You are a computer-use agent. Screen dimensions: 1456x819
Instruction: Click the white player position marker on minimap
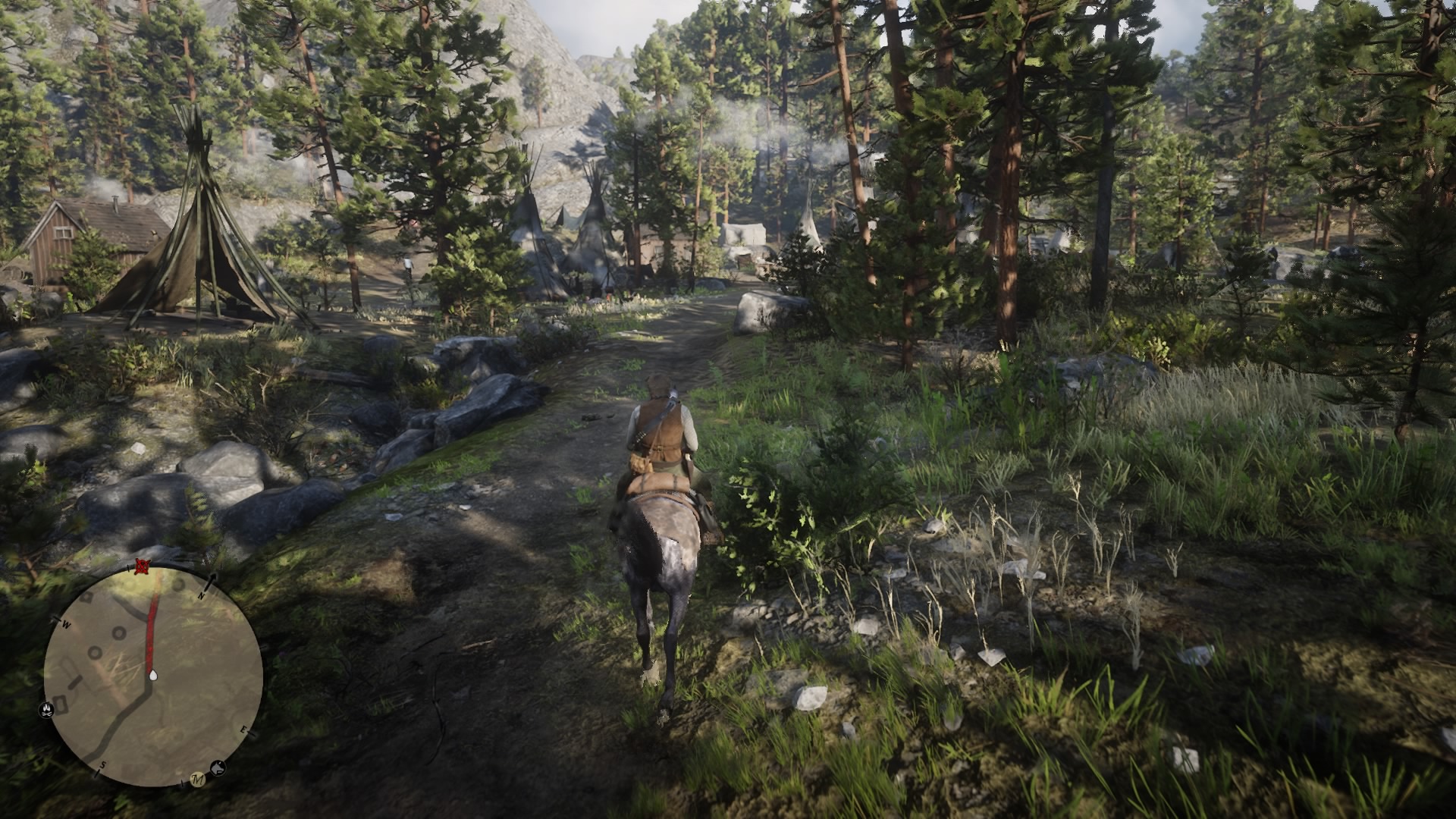coord(153,675)
